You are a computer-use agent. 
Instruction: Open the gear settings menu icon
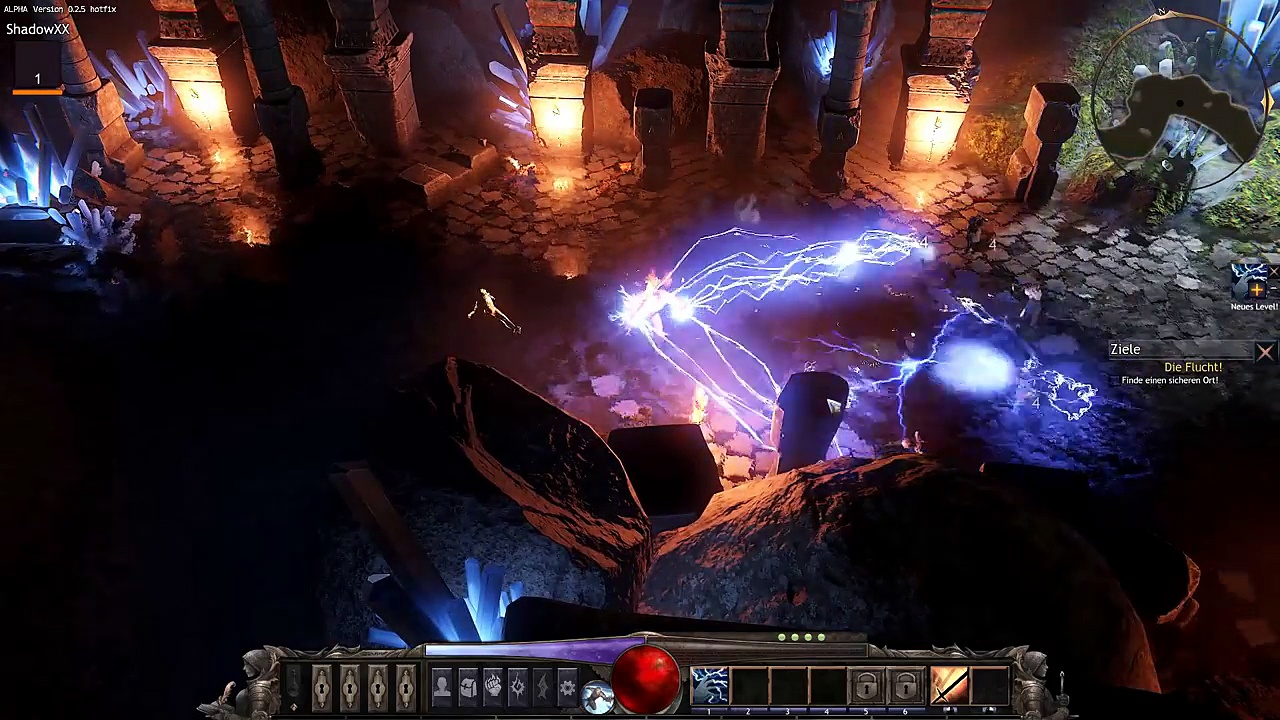click(567, 687)
